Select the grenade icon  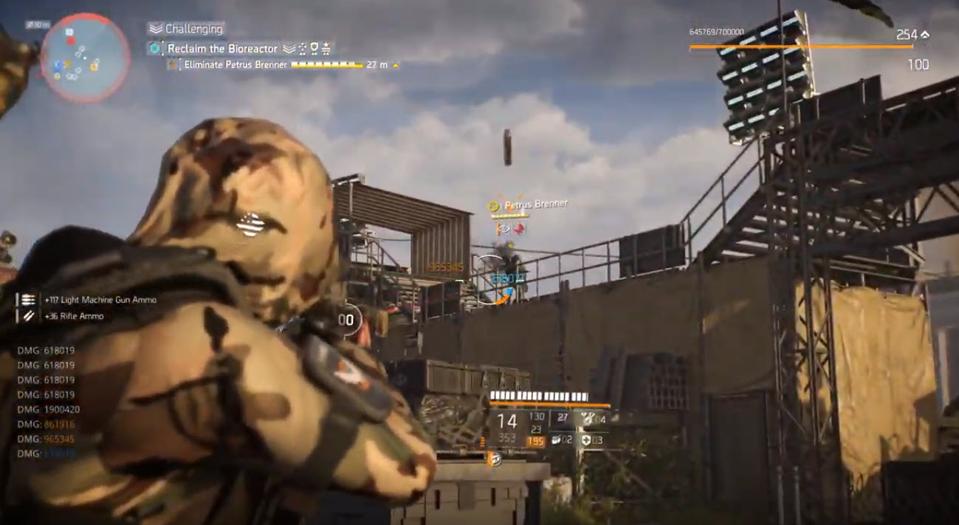coord(557,440)
